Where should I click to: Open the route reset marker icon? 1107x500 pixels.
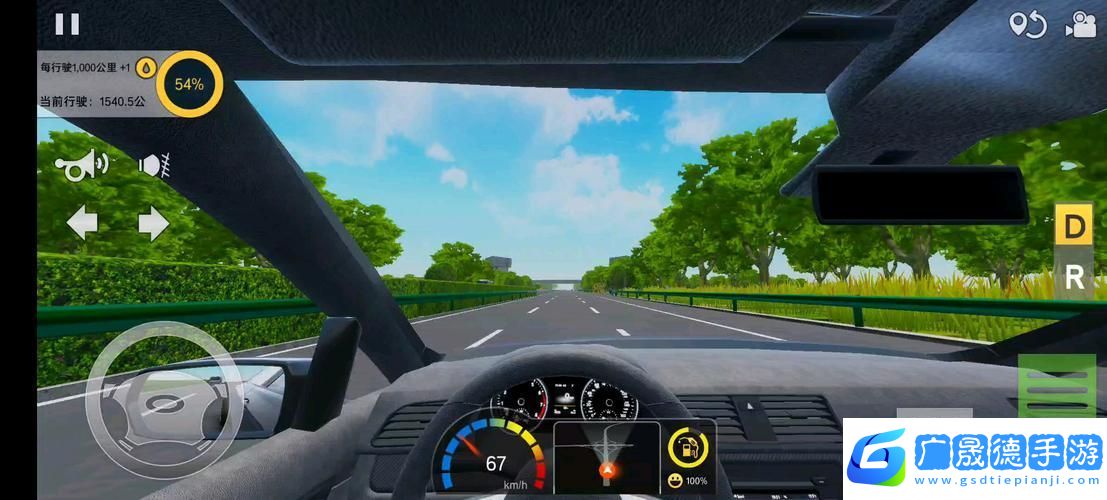1027,24
